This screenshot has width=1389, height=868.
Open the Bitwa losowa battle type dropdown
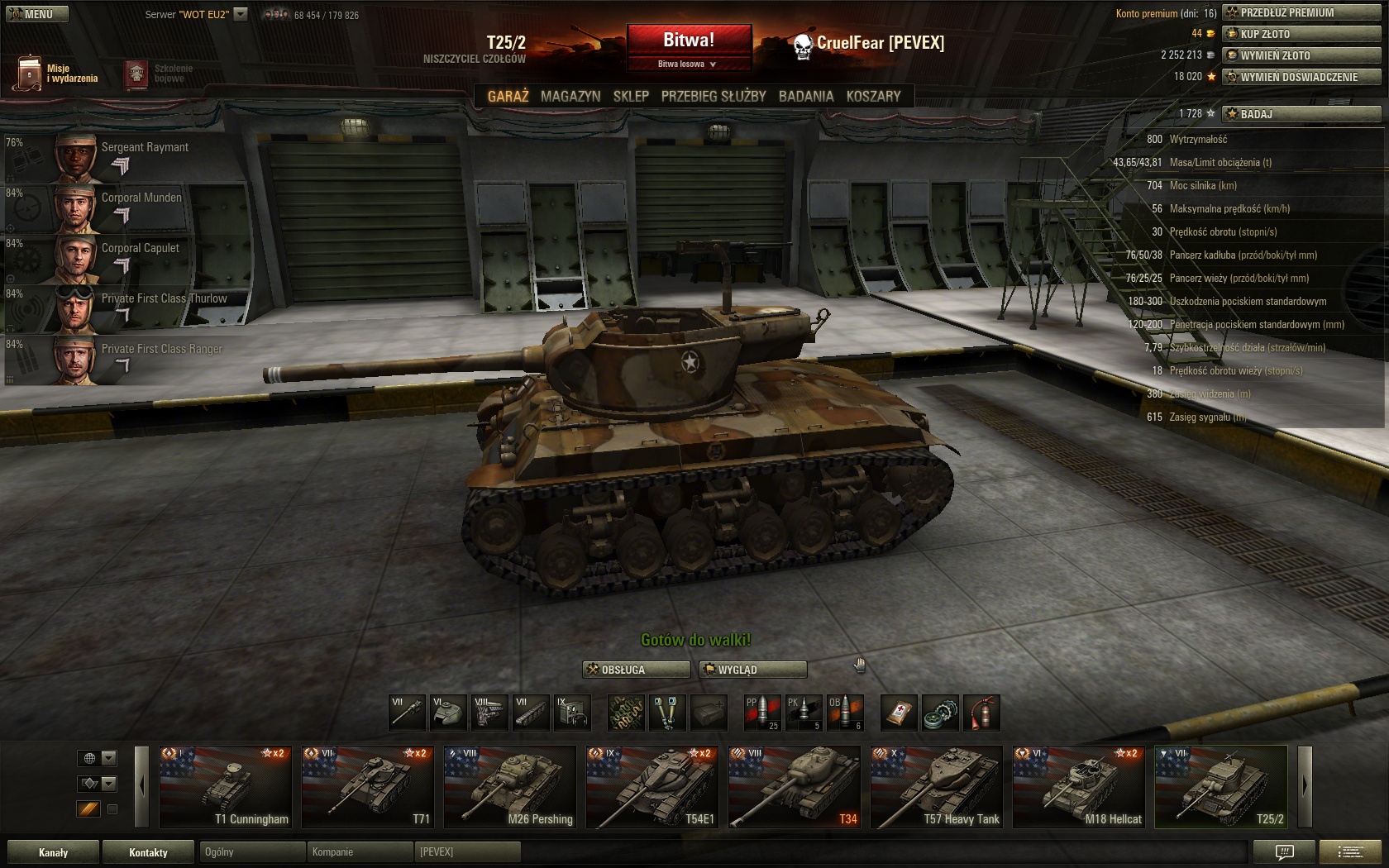click(x=688, y=64)
